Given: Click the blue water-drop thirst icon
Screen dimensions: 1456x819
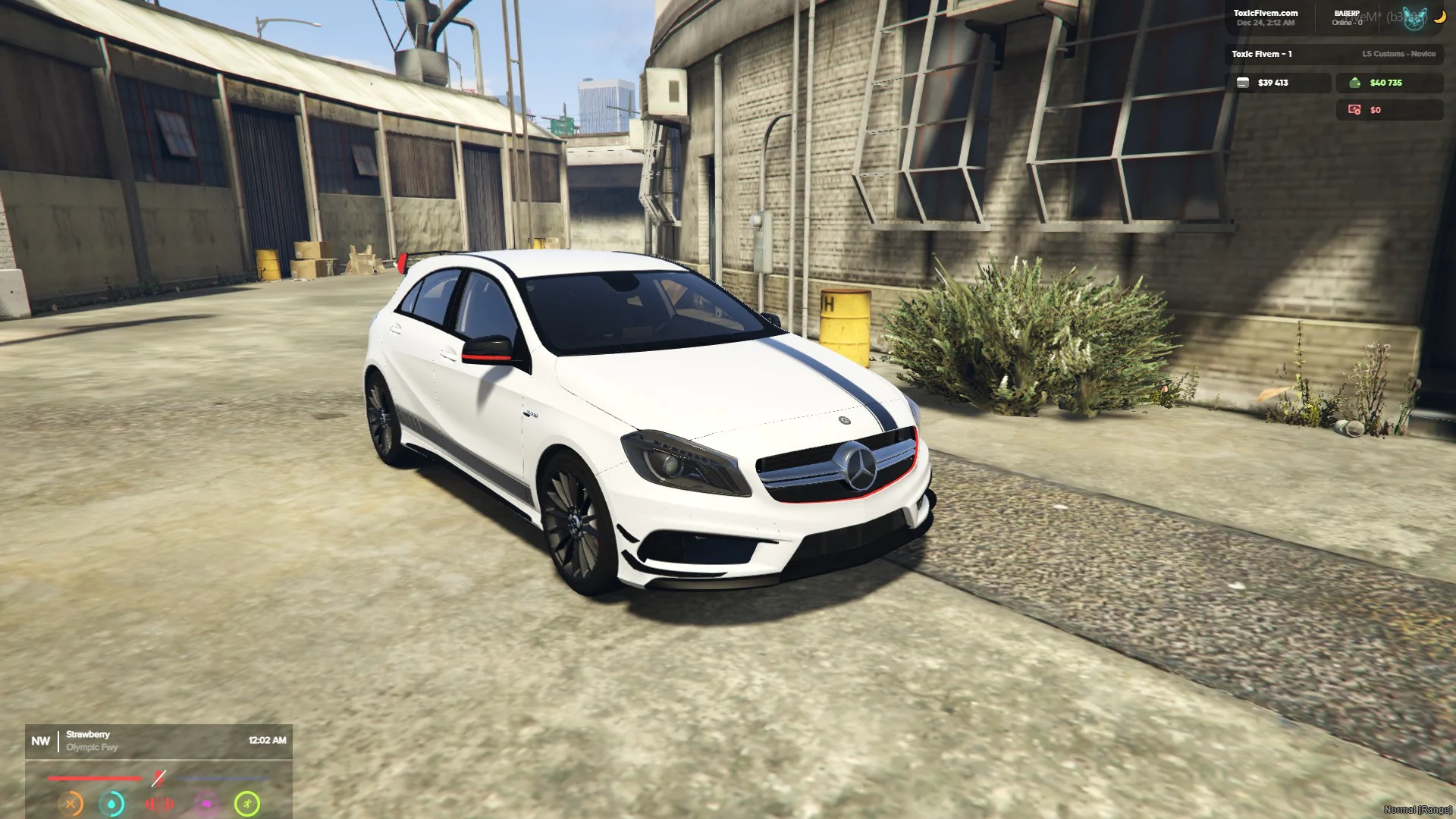Looking at the screenshot, I should pos(112,803).
